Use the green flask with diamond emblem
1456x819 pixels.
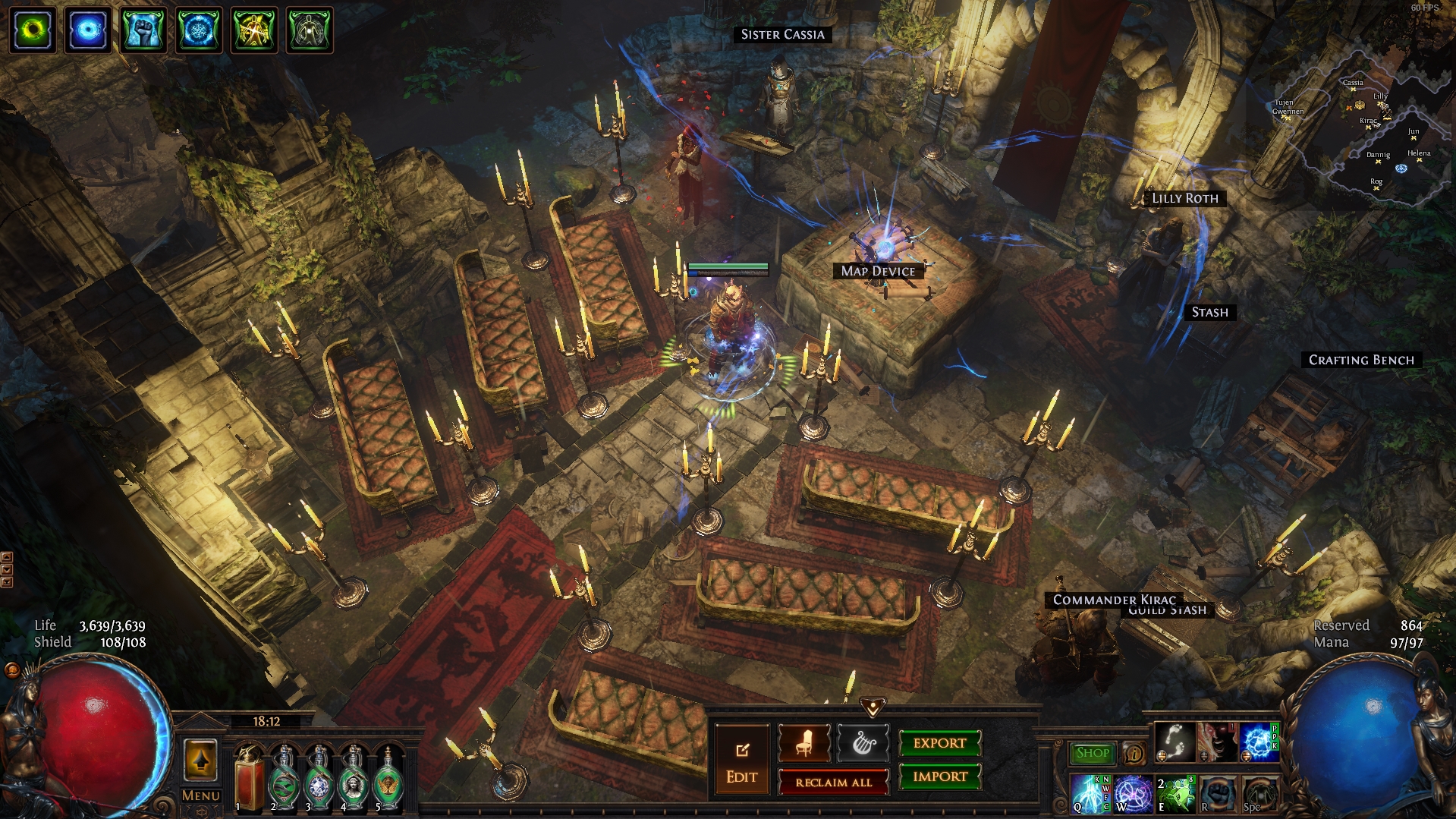click(319, 780)
